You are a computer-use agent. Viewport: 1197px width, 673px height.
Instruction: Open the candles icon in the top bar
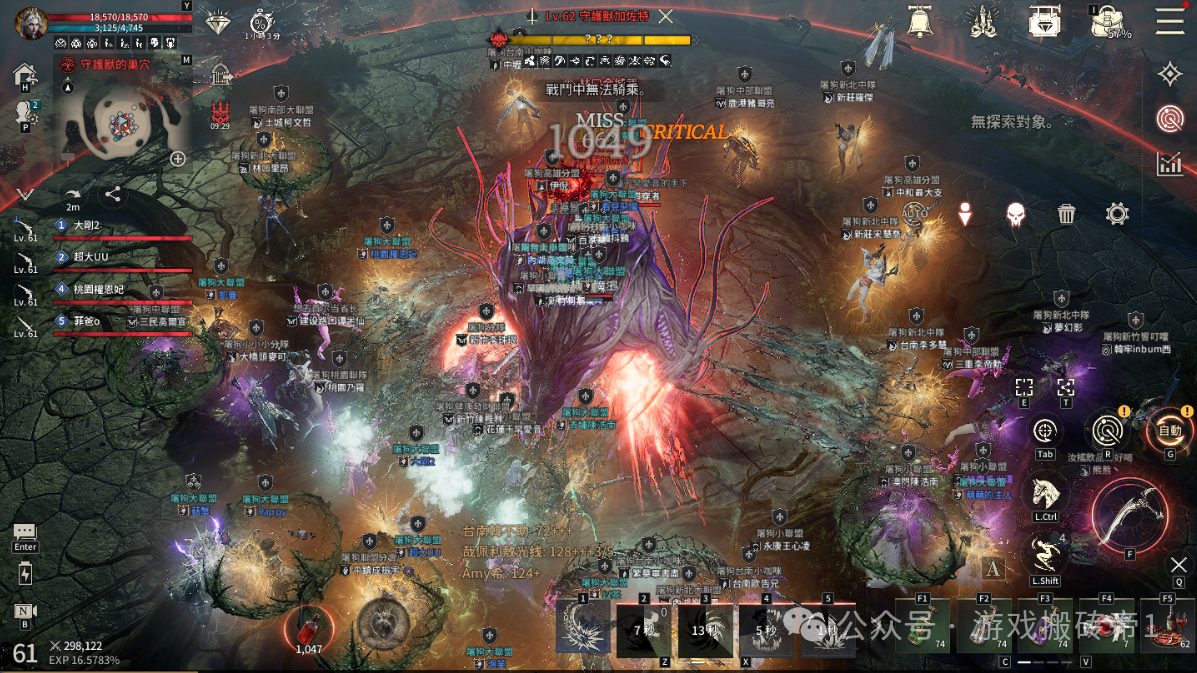tap(984, 21)
